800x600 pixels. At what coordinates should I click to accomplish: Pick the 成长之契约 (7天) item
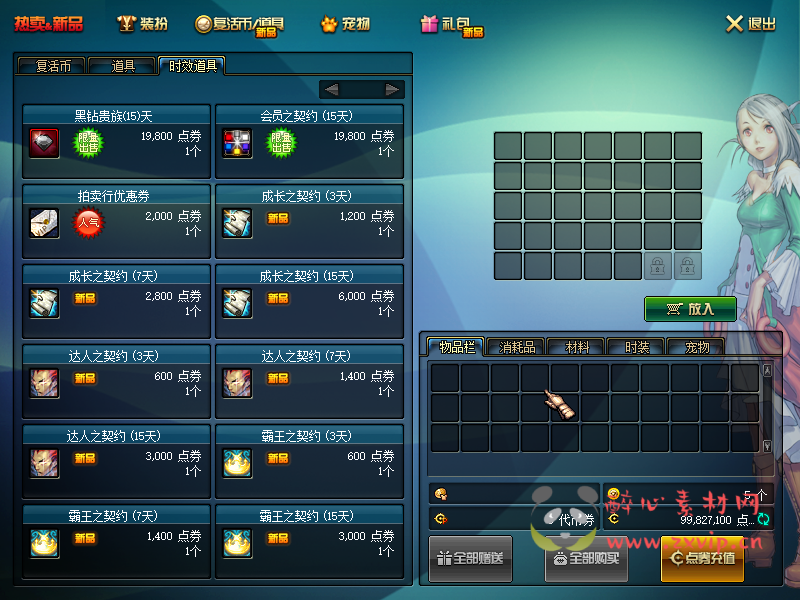pos(116,301)
